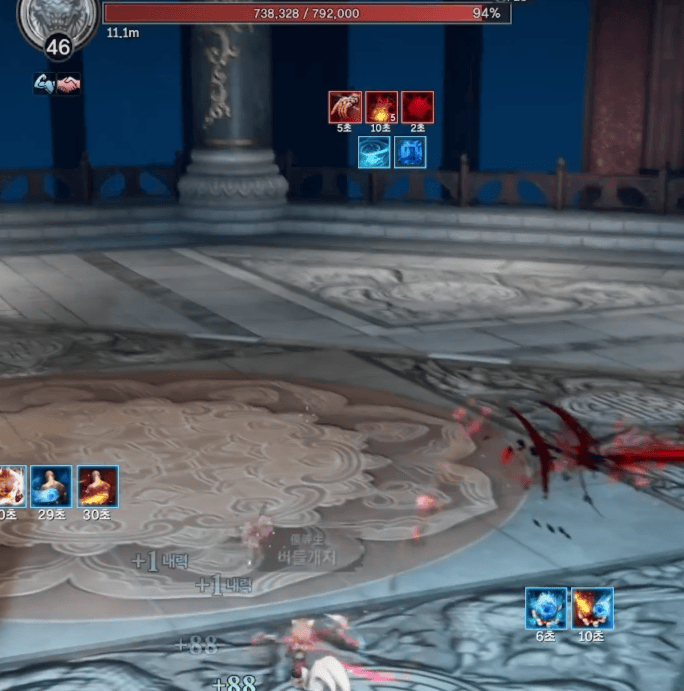
Task: Select the fire and ice effect showing 10초
Action: tap(592, 608)
